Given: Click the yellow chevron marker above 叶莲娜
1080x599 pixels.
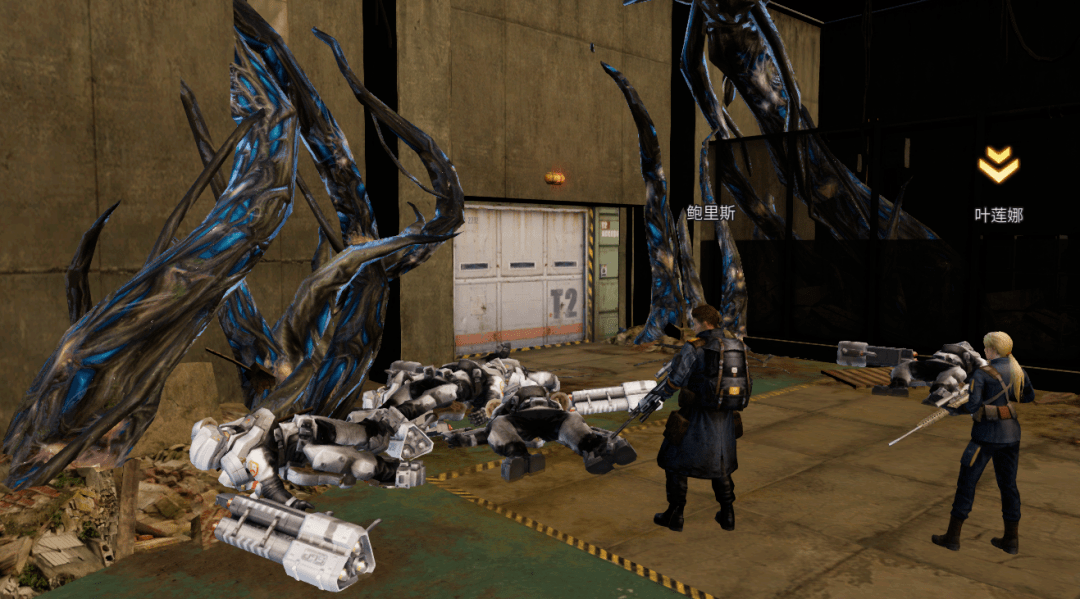Looking at the screenshot, I should coord(998,165).
